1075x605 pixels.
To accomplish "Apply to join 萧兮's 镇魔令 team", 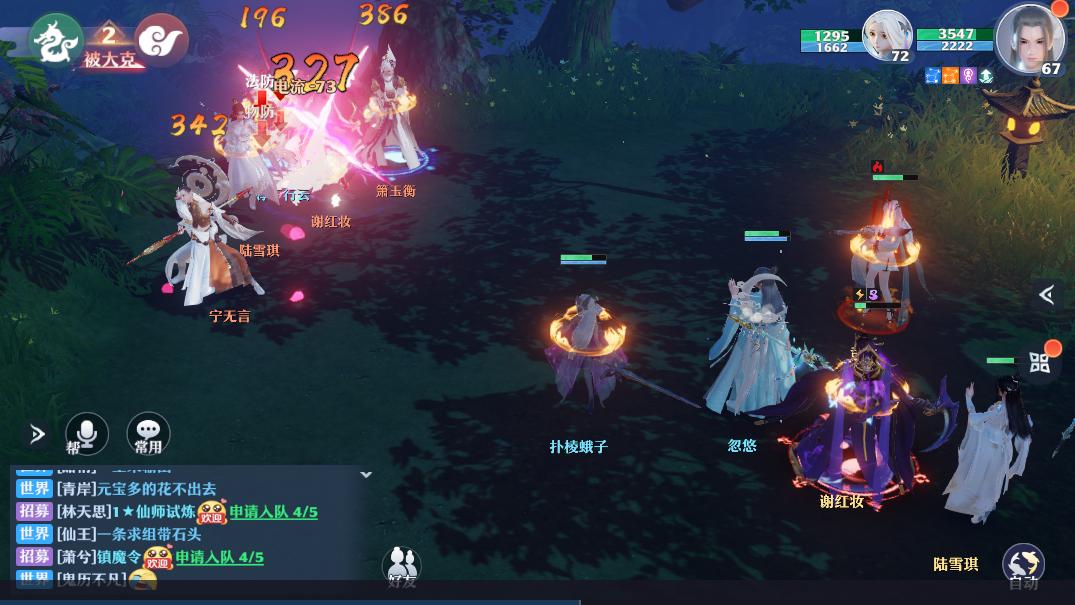I will click(x=219, y=557).
